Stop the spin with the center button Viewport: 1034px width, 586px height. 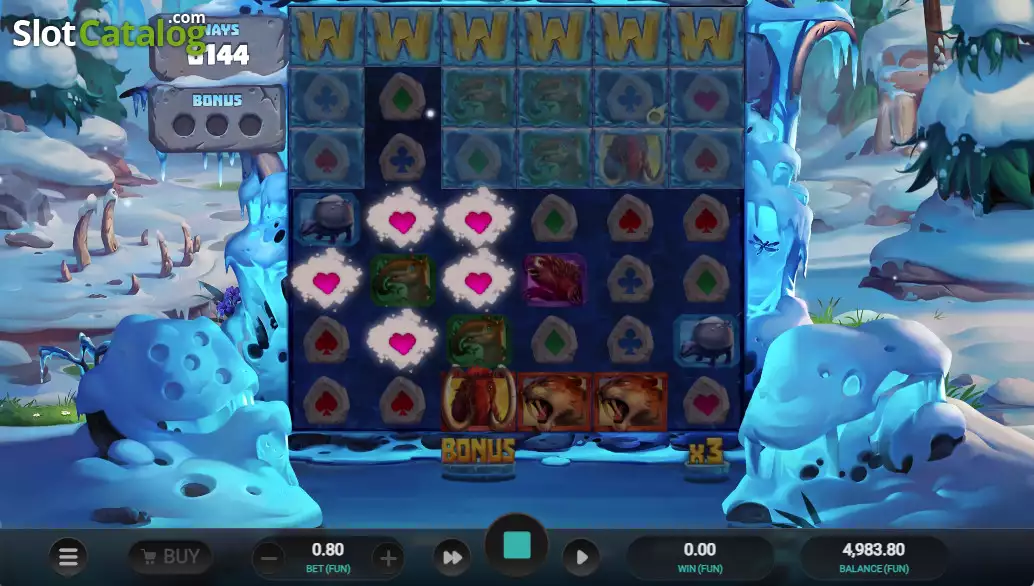click(516, 546)
